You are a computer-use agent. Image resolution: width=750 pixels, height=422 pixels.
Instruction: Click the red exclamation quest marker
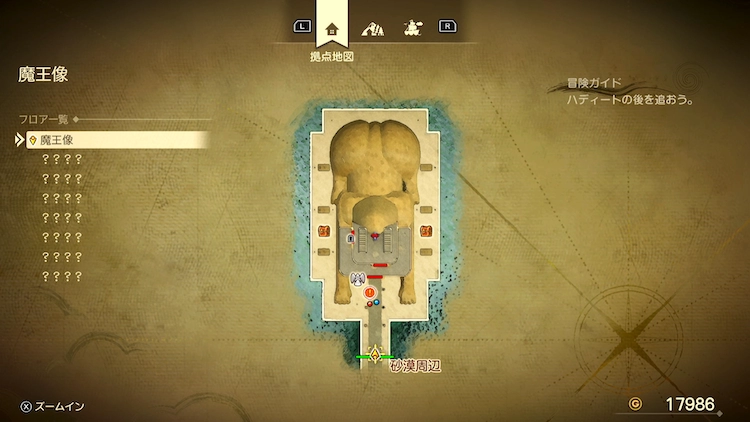369,292
